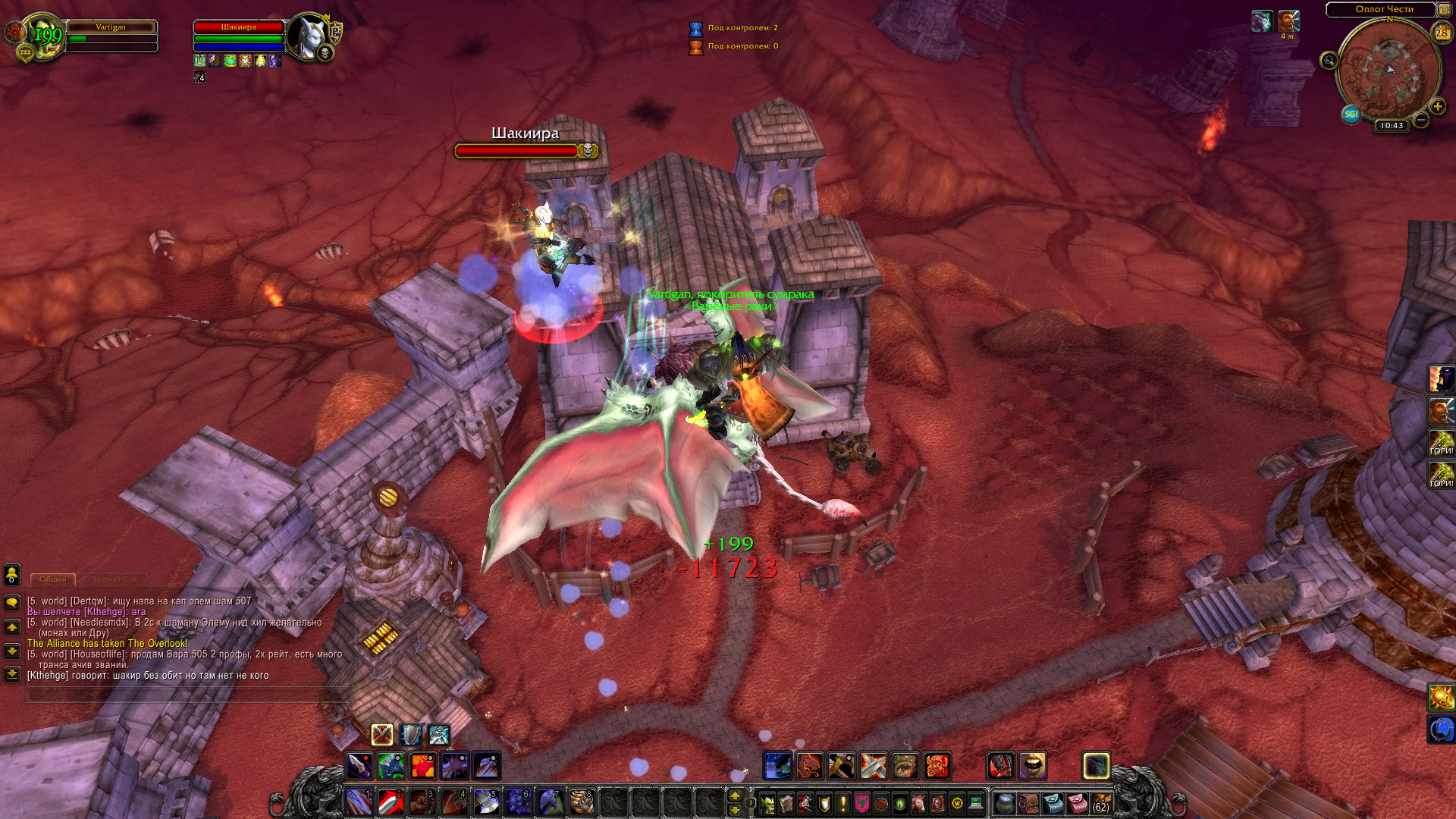This screenshot has height=819, width=1456.
Task: Switch to the shield stance button
Action: (x=410, y=735)
